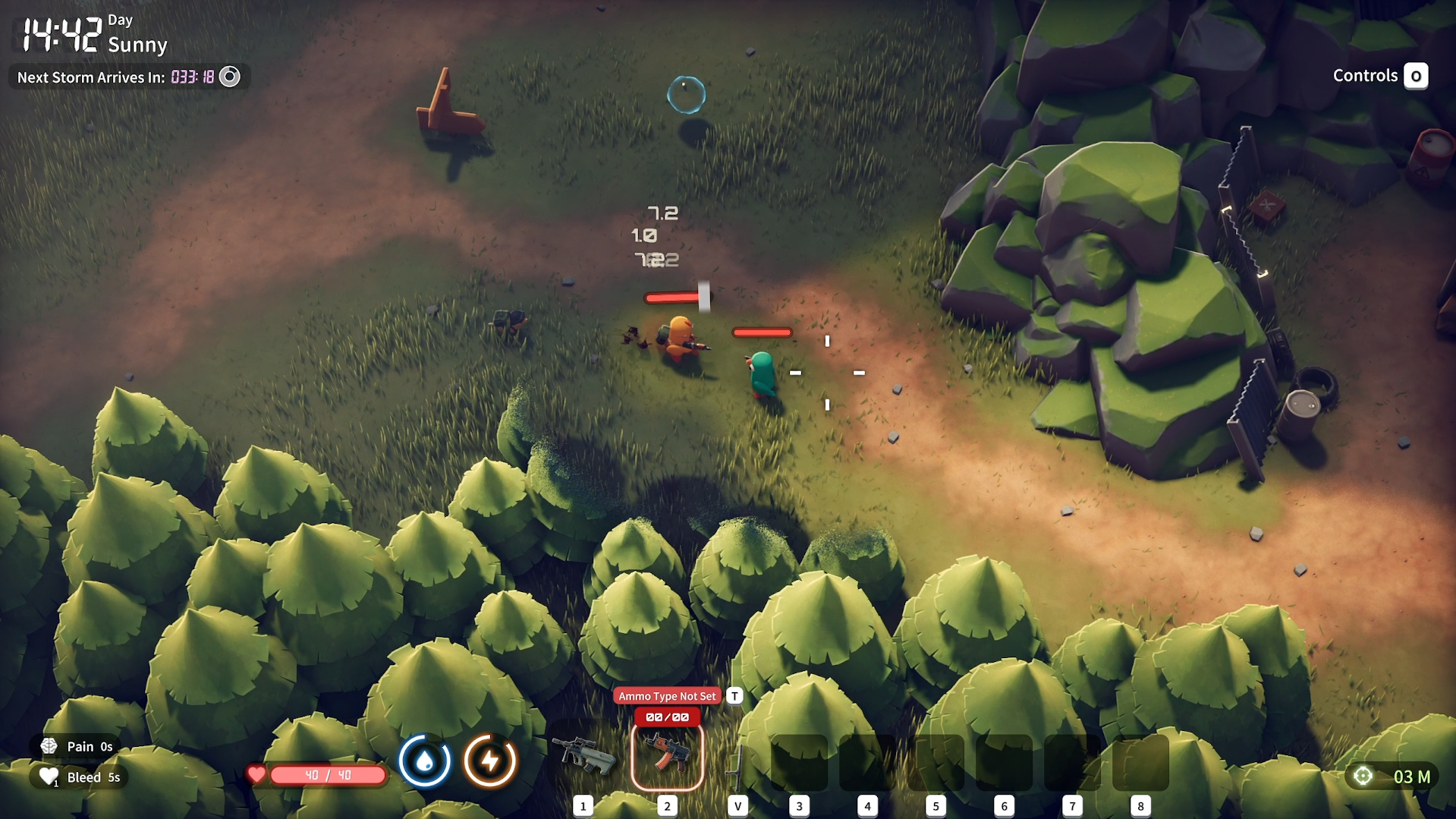Click the 40/40 health bar
This screenshot has height=819, width=1456.
(x=328, y=775)
